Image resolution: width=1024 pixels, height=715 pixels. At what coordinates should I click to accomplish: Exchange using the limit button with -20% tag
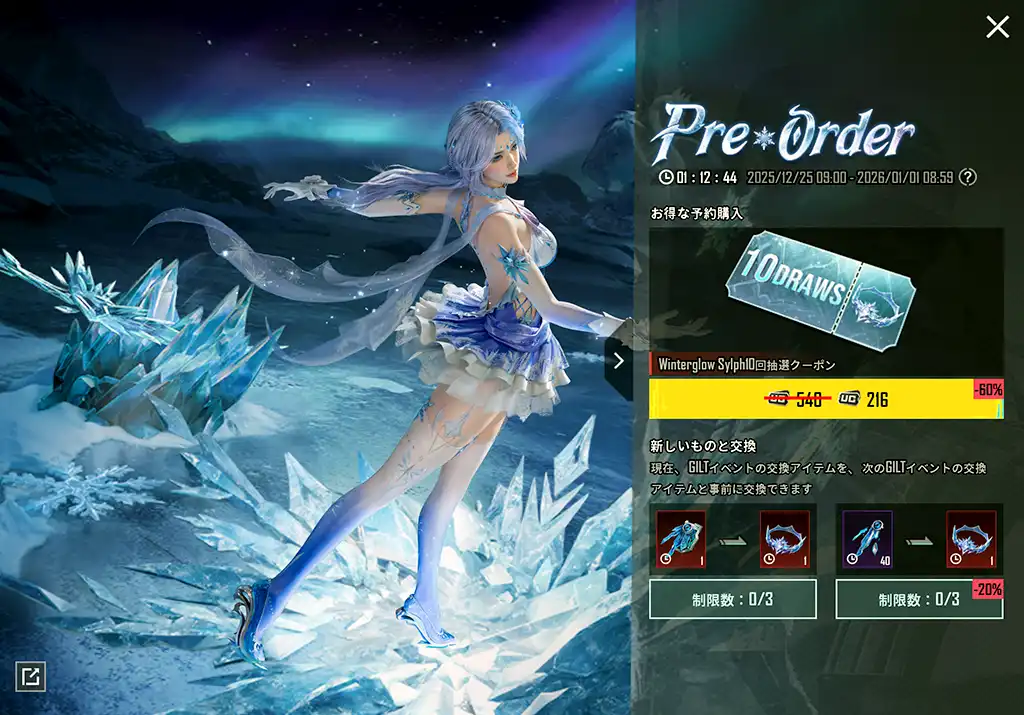(919, 599)
